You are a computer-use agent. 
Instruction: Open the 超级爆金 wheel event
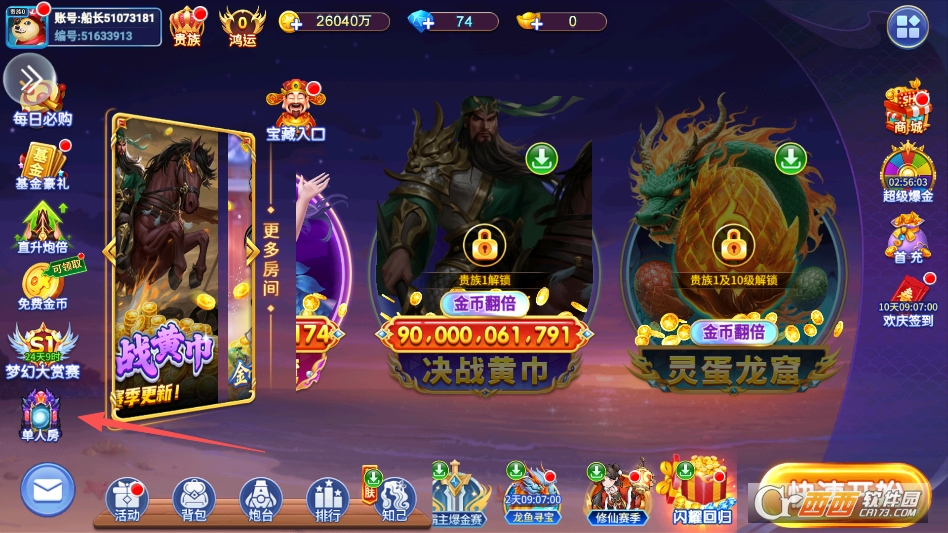point(907,173)
